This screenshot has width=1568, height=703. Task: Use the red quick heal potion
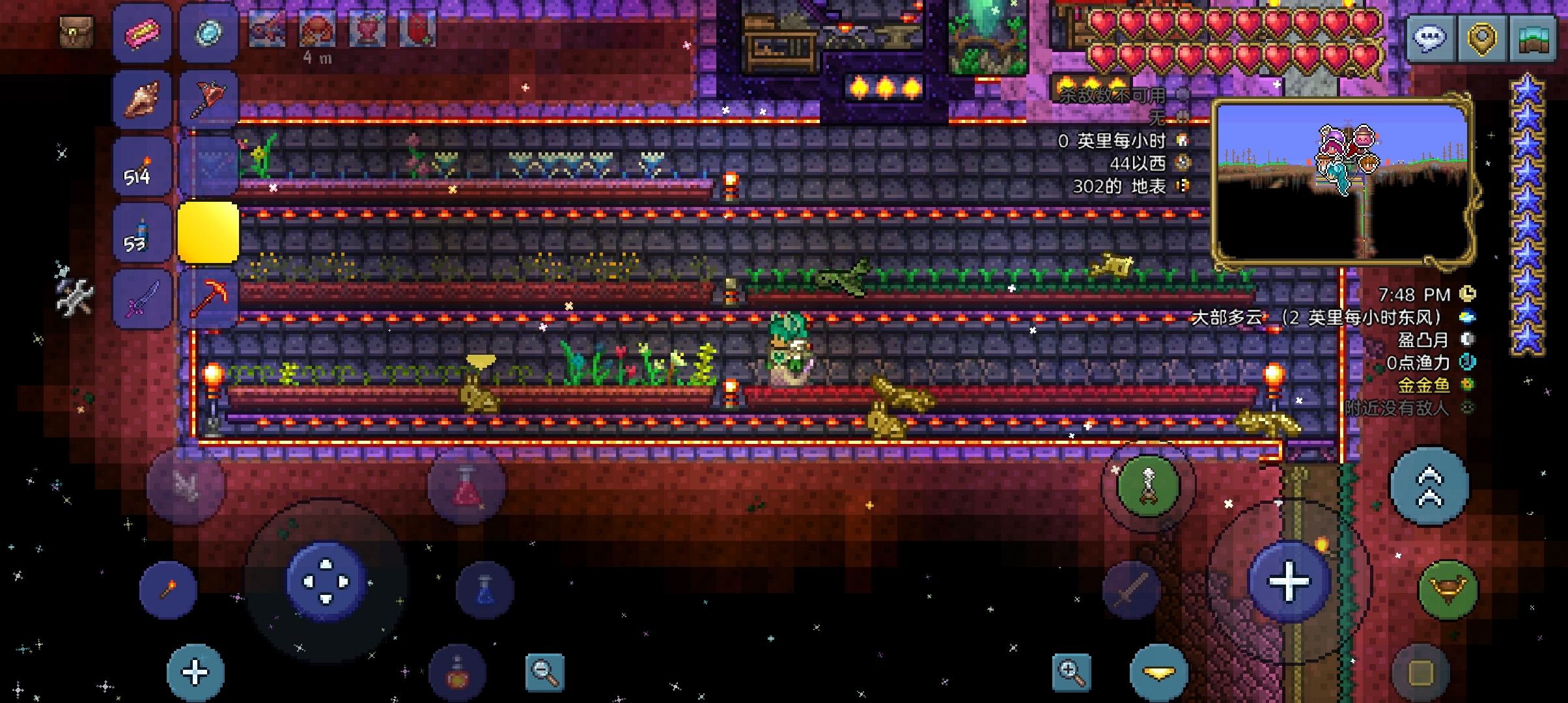(466, 486)
